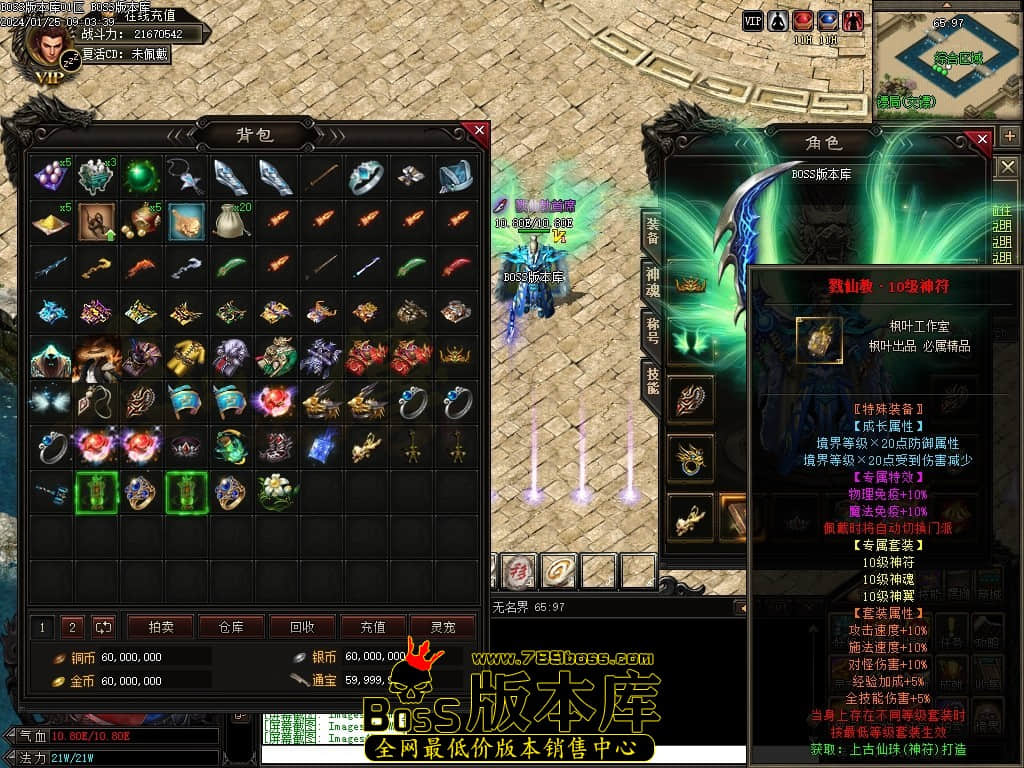Viewport: 1024px width, 768px height.
Task: Click the VIP icon at top
Action: click(753, 20)
